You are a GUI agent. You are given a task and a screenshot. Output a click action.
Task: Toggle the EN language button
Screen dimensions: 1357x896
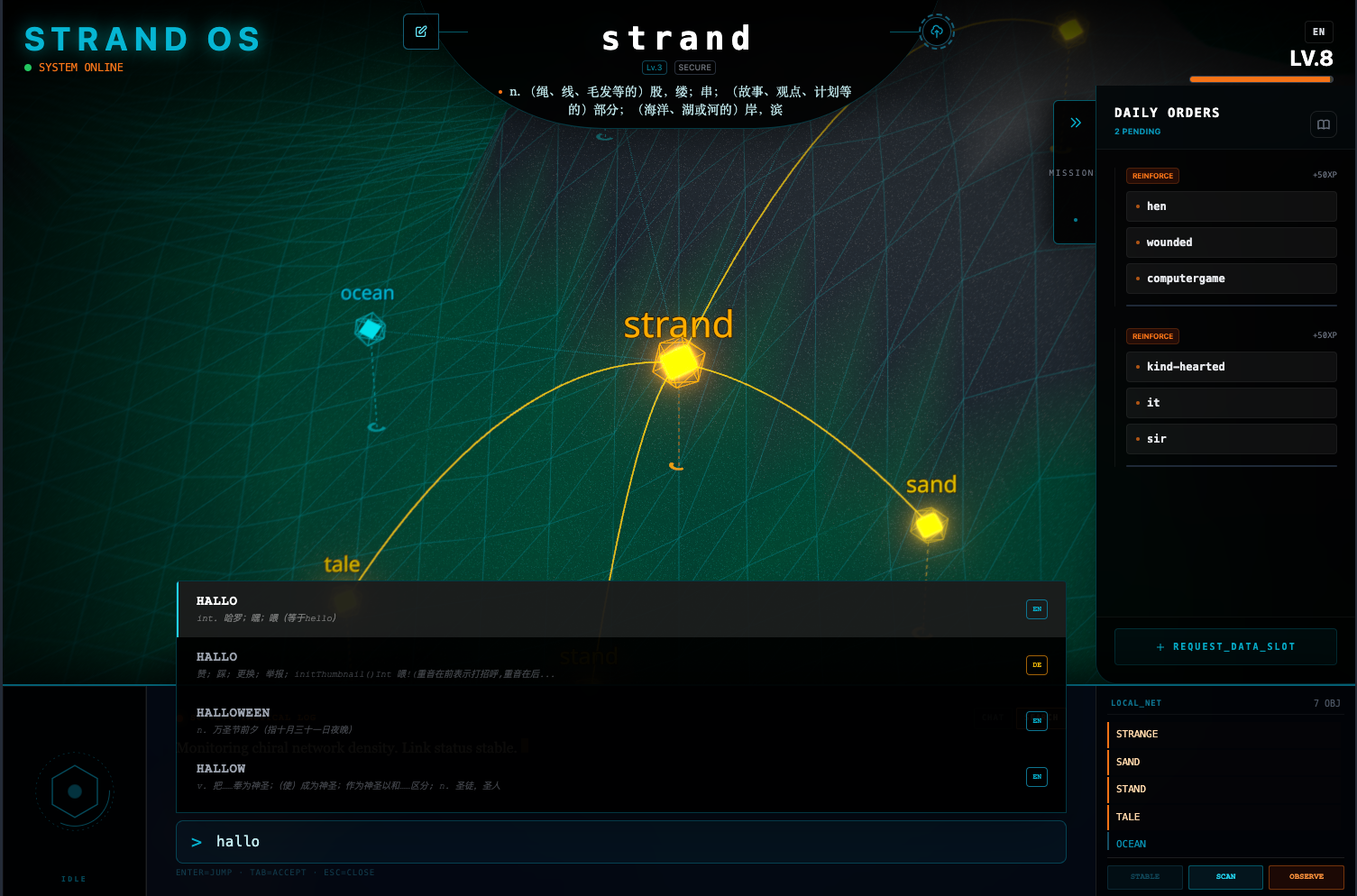point(1318,32)
